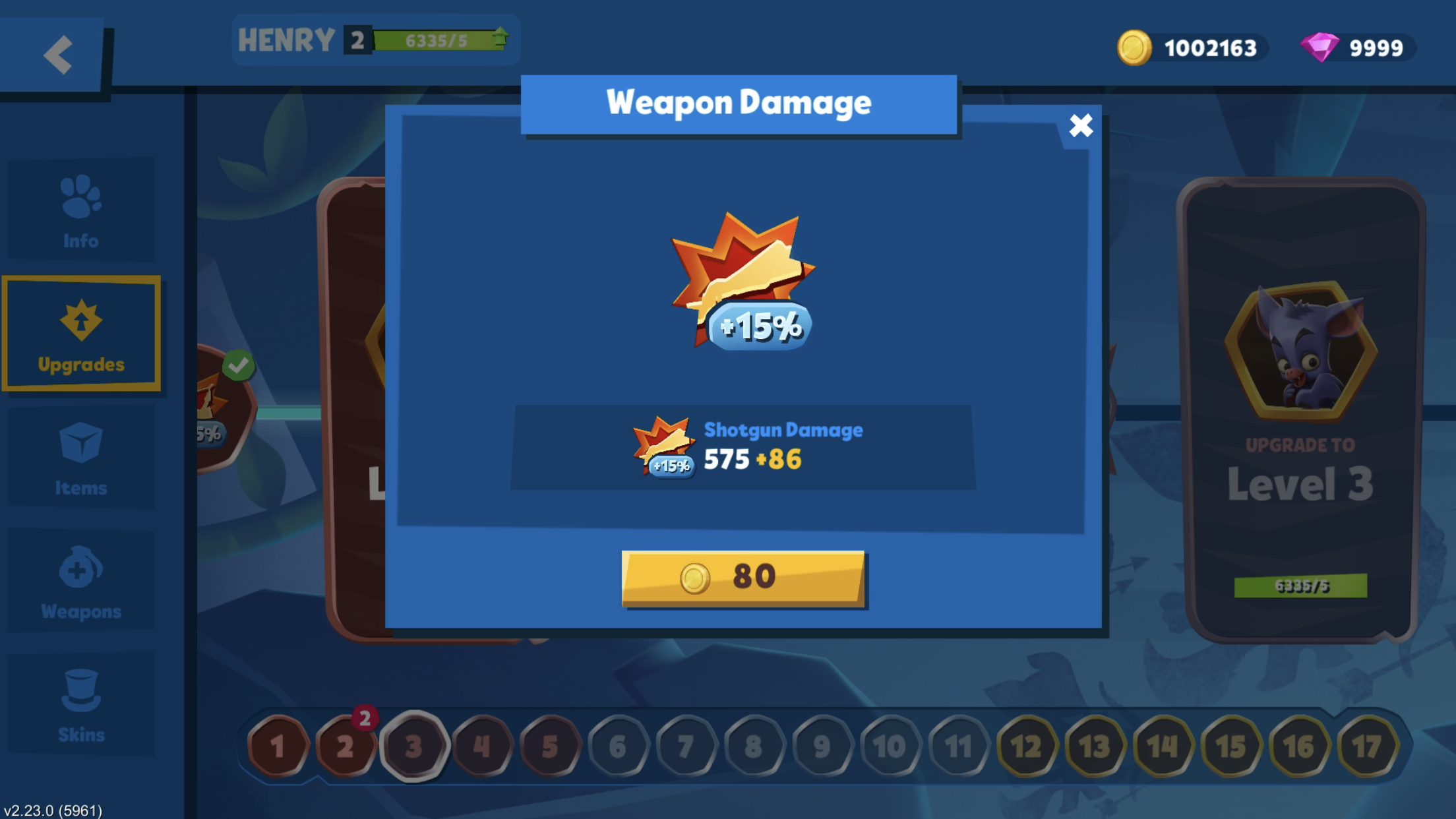Pick level 8 badge
Screen dimensions: 1456x819
tap(754, 747)
